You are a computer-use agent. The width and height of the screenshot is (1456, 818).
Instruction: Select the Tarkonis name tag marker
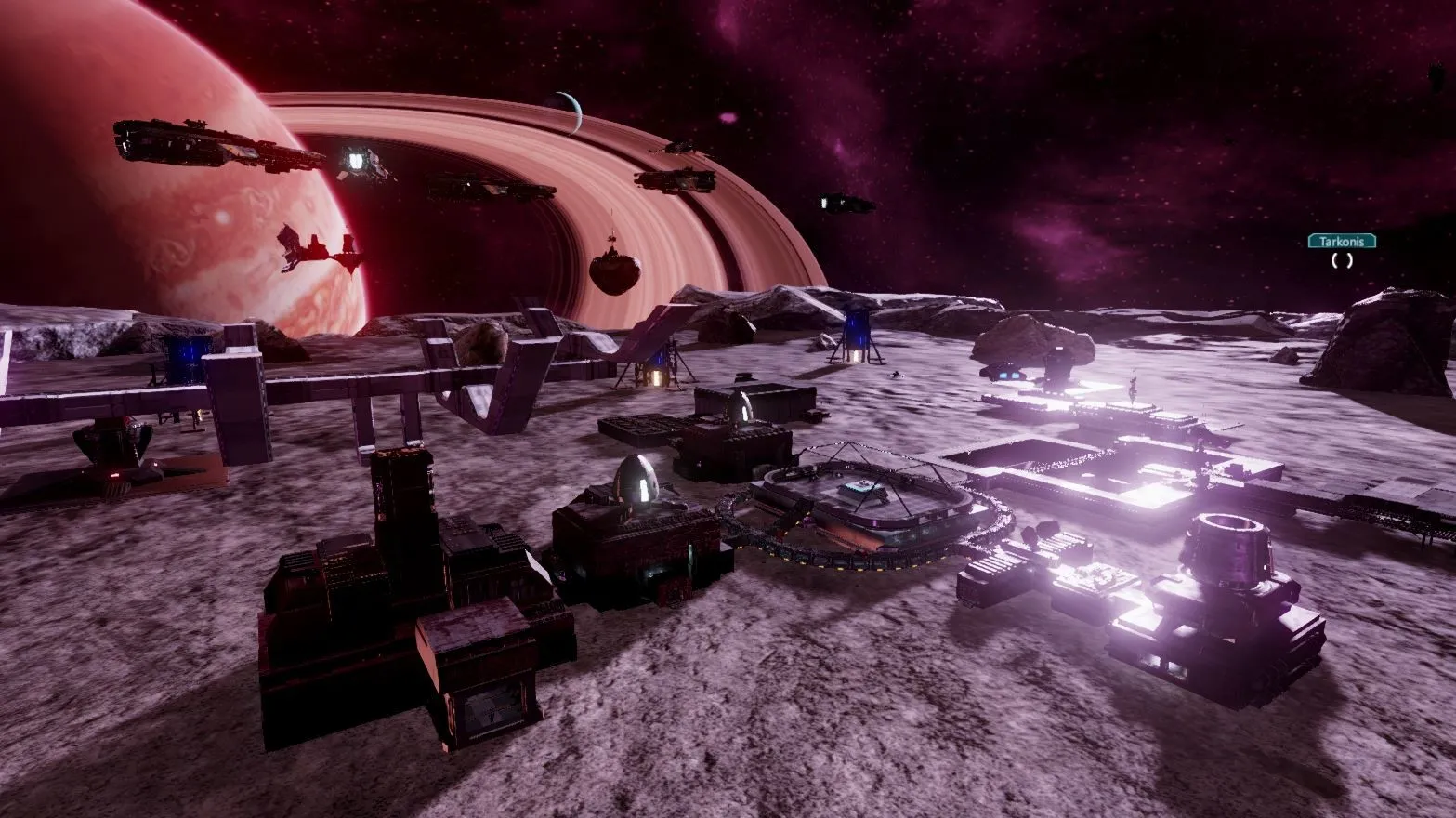coord(1342,242)
